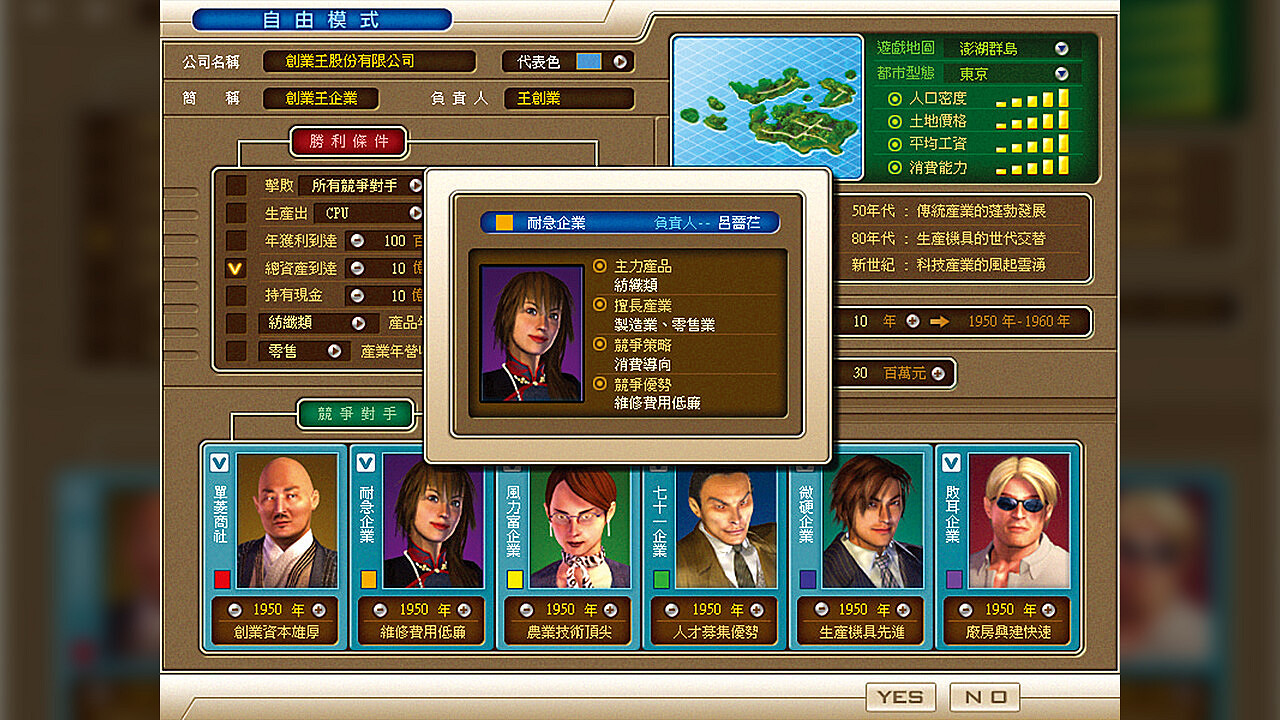The width and height of the screenshot is (1280, 720).
Task: Open the 遊戲地圖 dropdown showing 澎湖群島
Action: 1062,47
